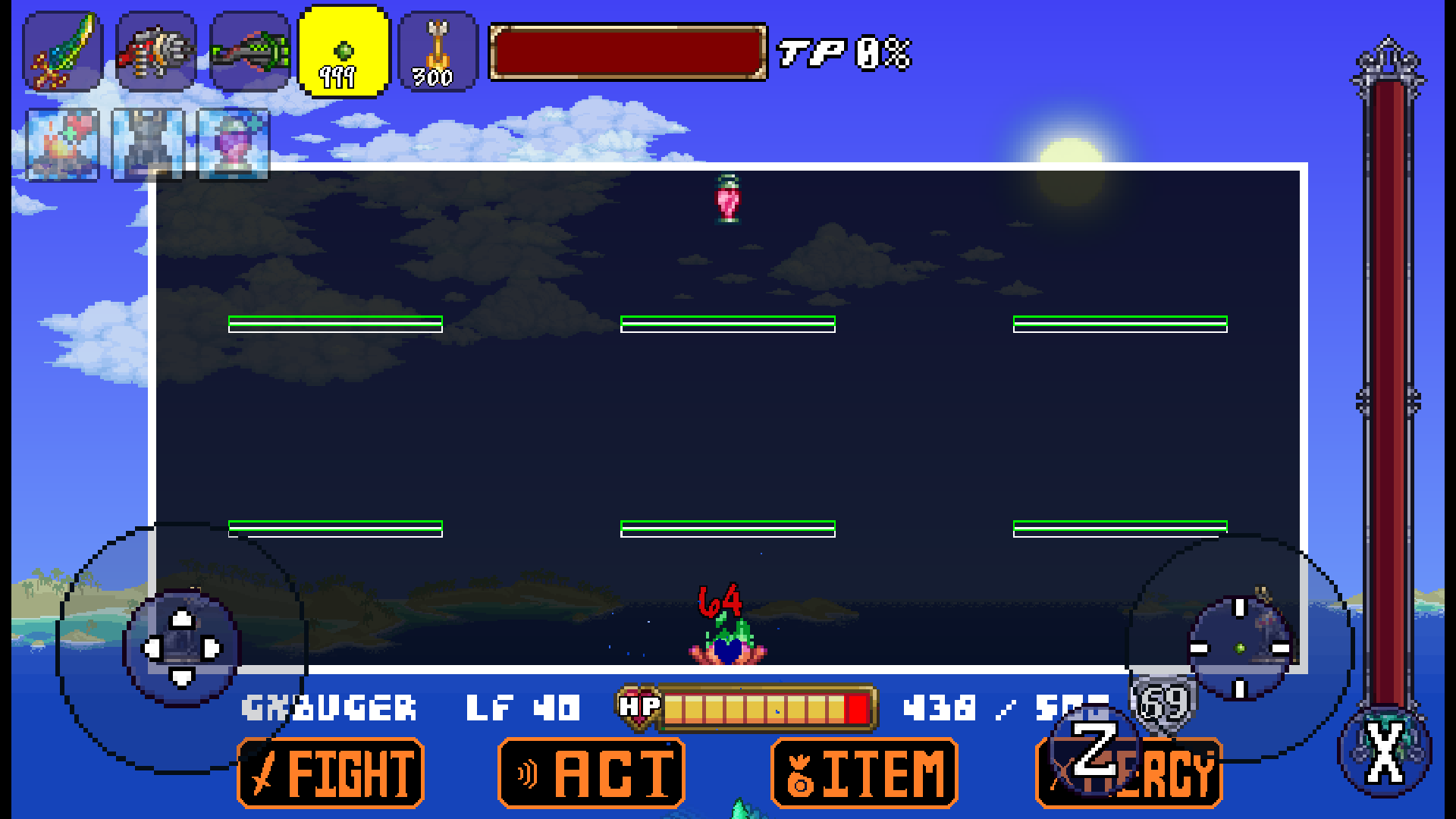Viewport: 1456px width, 819px height.
Task: Select the highlighted green bullet slot
Action: click(x=344, y=52)
